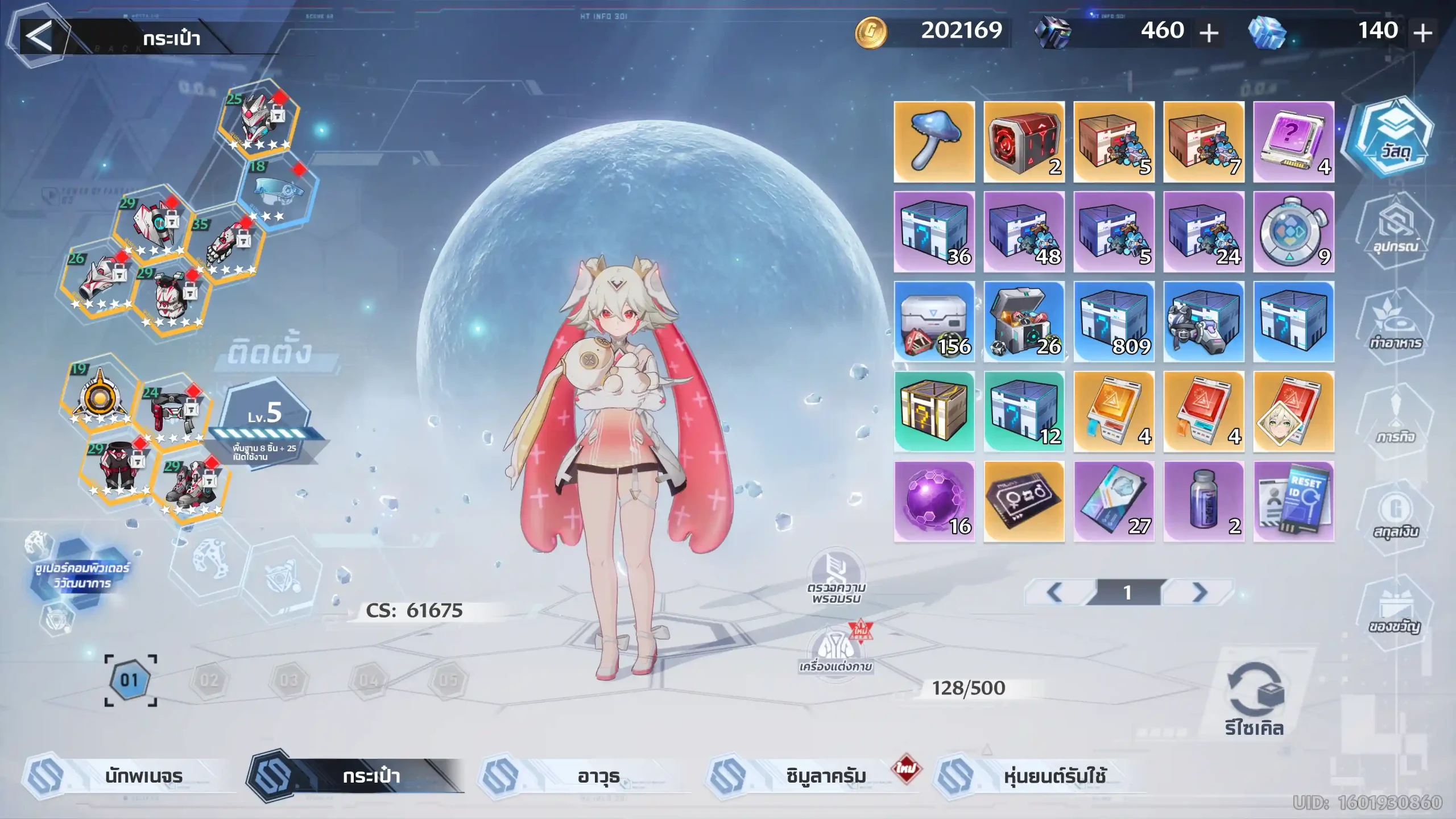Select the blue mushroom item slot
Screen dimensions: 1456x819
(934, 142)
